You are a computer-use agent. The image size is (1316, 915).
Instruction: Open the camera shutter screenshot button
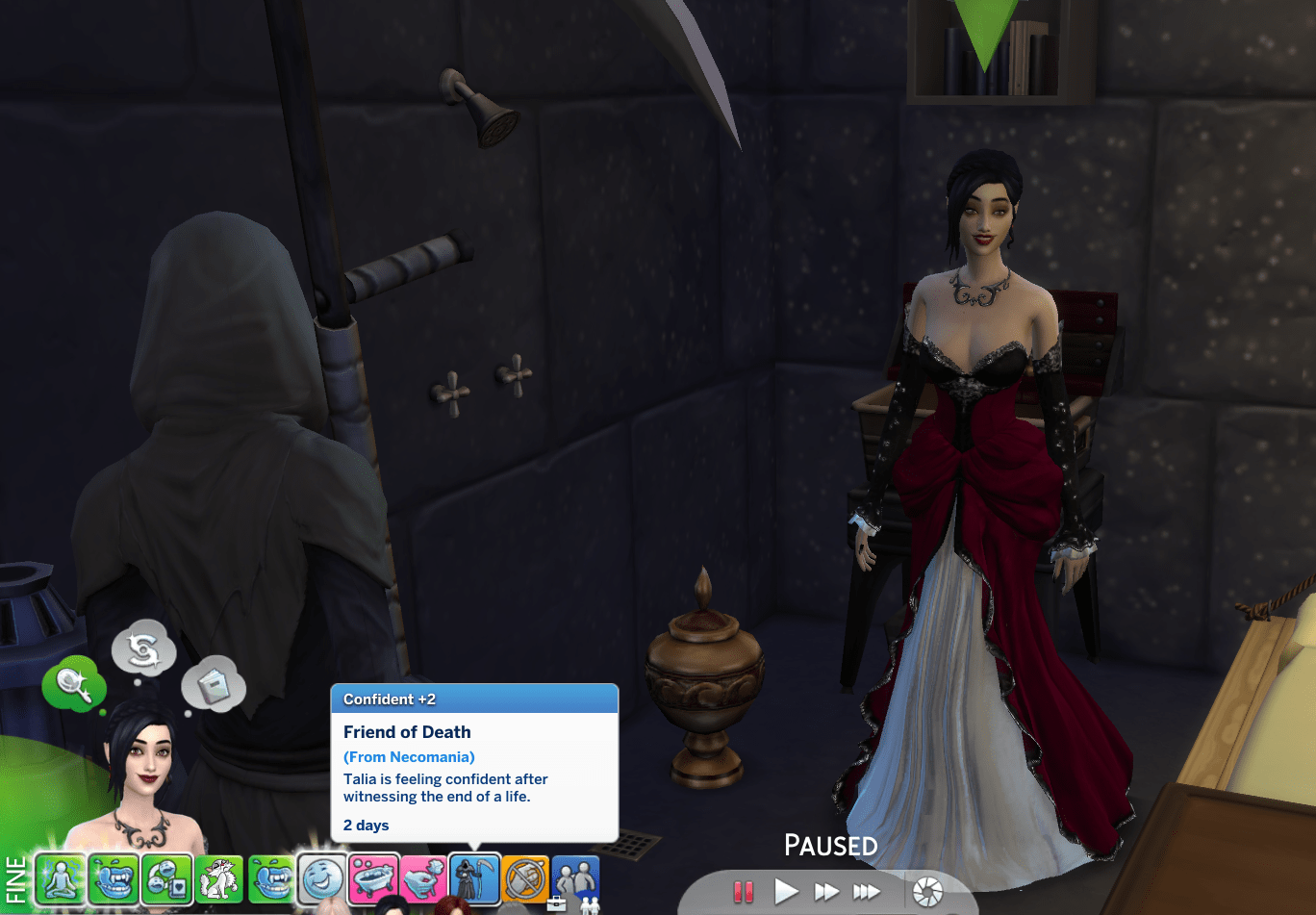pos(927,891)
